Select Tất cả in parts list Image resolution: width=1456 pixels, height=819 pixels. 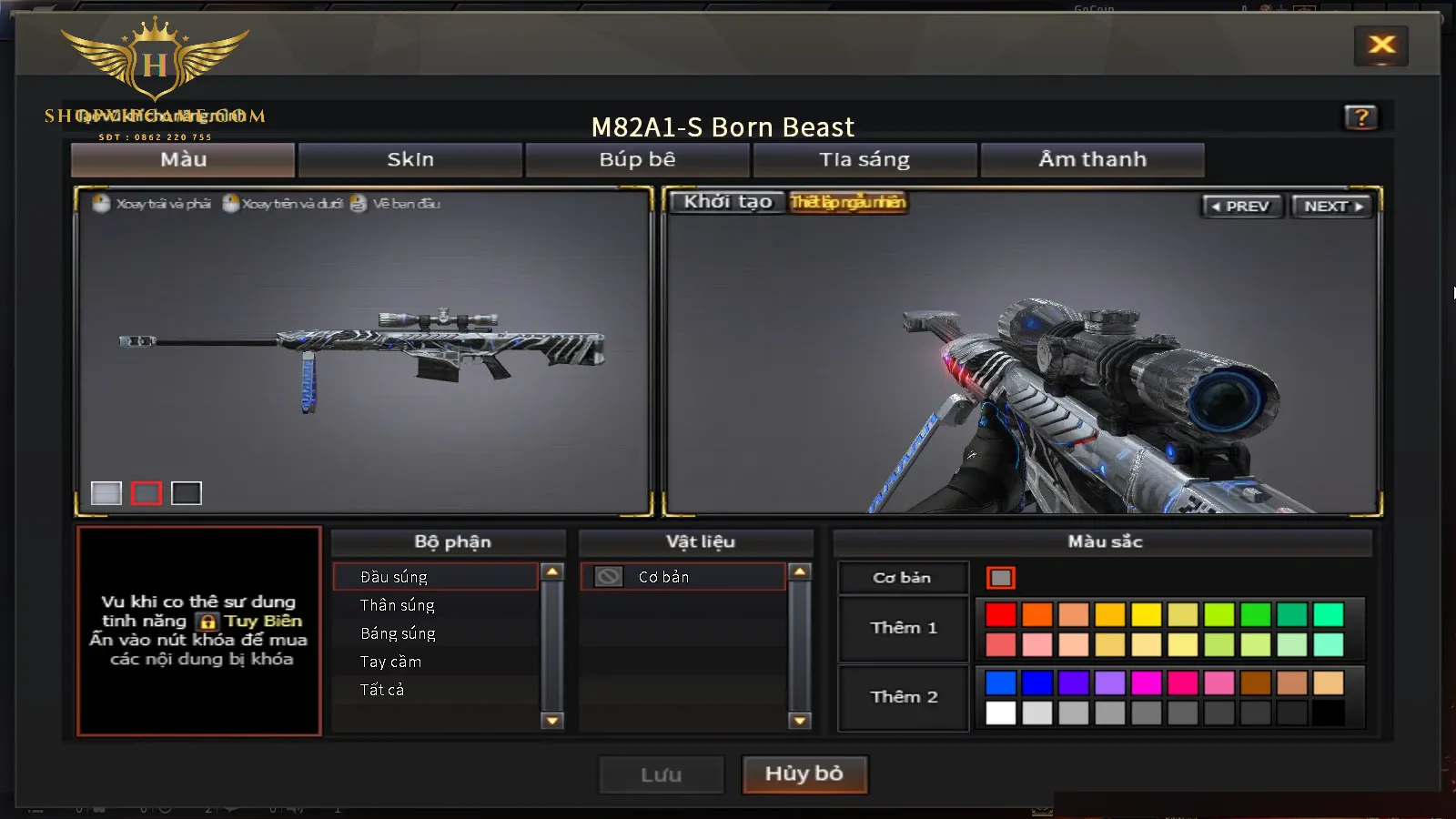coord(382,690)
